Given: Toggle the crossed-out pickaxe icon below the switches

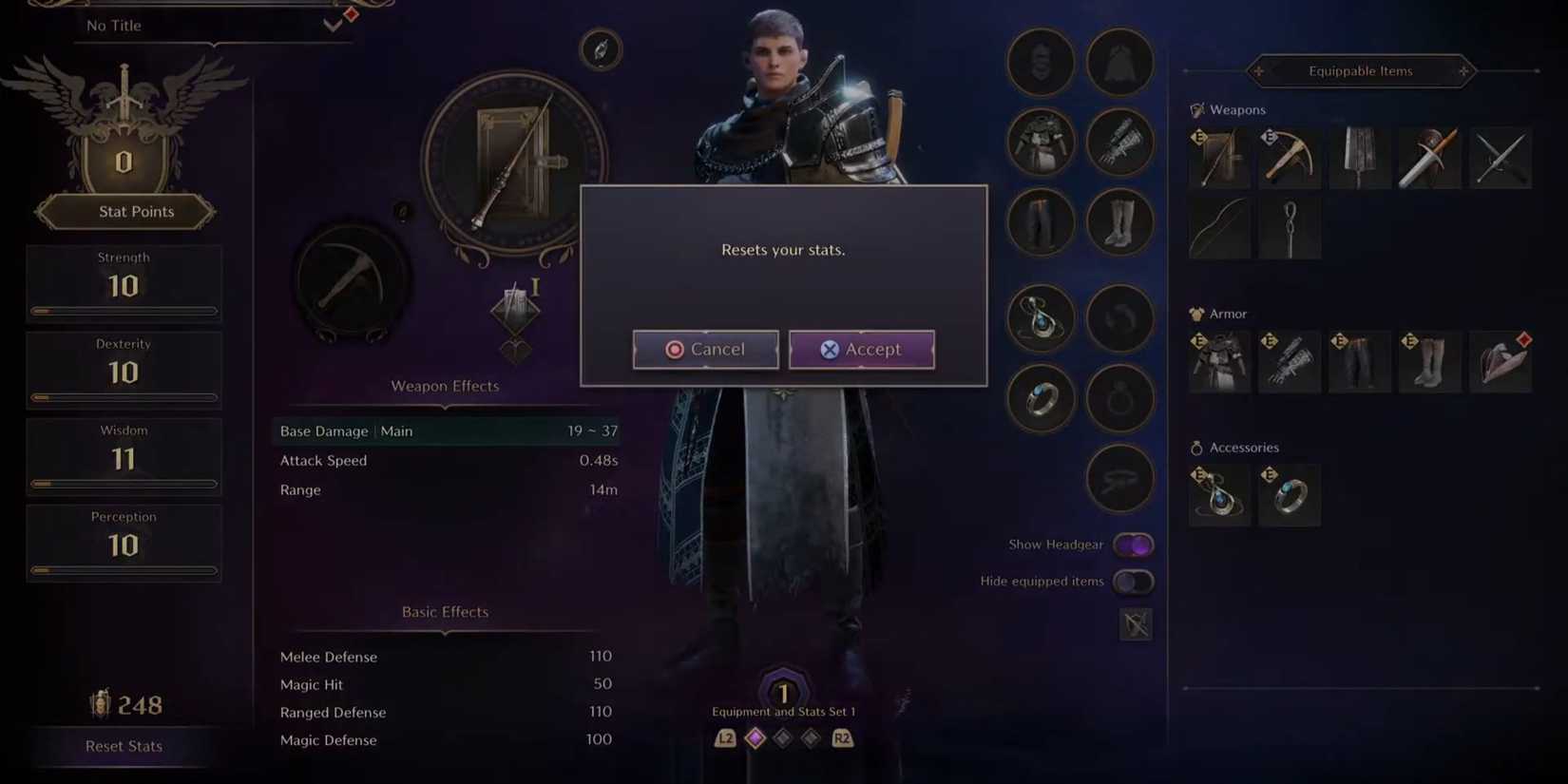Looking at the screenshot, I should click(x=1136, y=624).
